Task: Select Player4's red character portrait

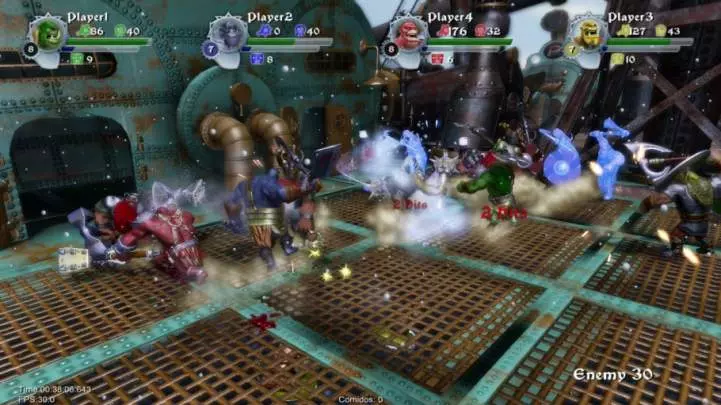Action: coord(407,33)
